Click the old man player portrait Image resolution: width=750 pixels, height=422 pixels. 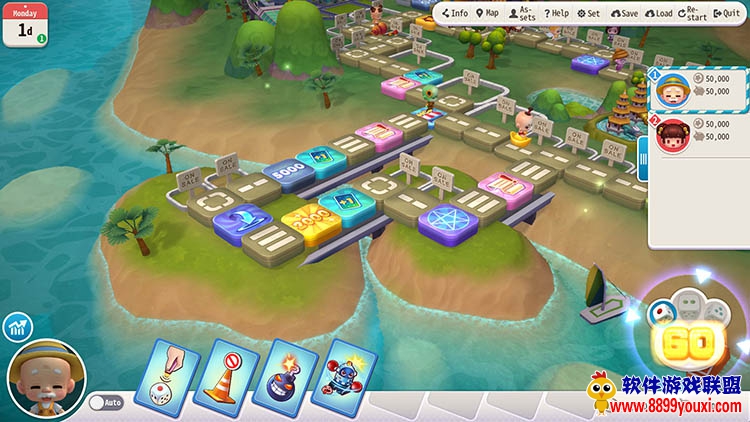(x=44, y=380)
